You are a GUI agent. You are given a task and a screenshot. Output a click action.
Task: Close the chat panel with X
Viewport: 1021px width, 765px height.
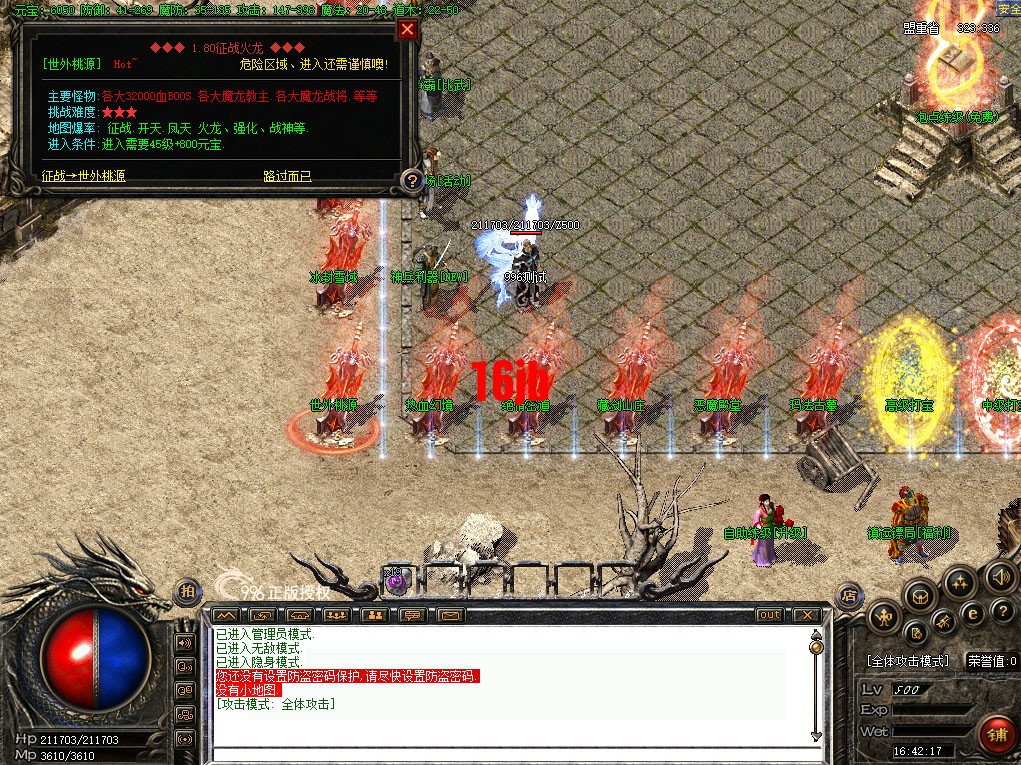pos(805,614)
